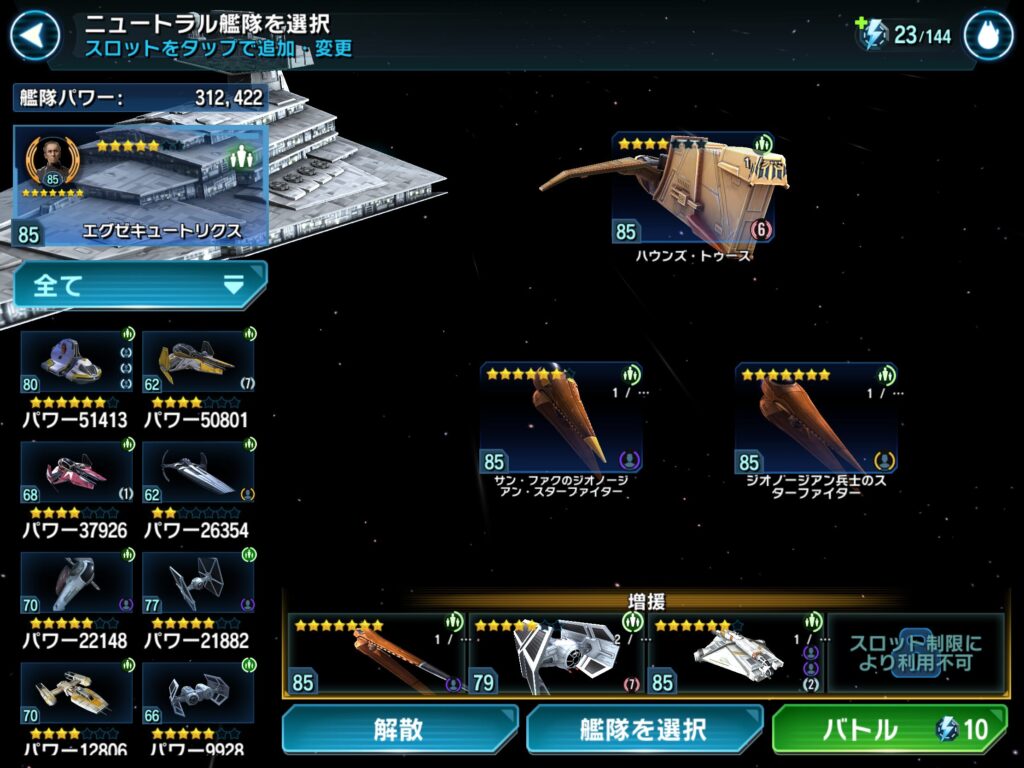Open the Millennium Falcon home icon
The height and width of the screenshot is (768, 1024).
pyautogui.click(x=987, y=36)
